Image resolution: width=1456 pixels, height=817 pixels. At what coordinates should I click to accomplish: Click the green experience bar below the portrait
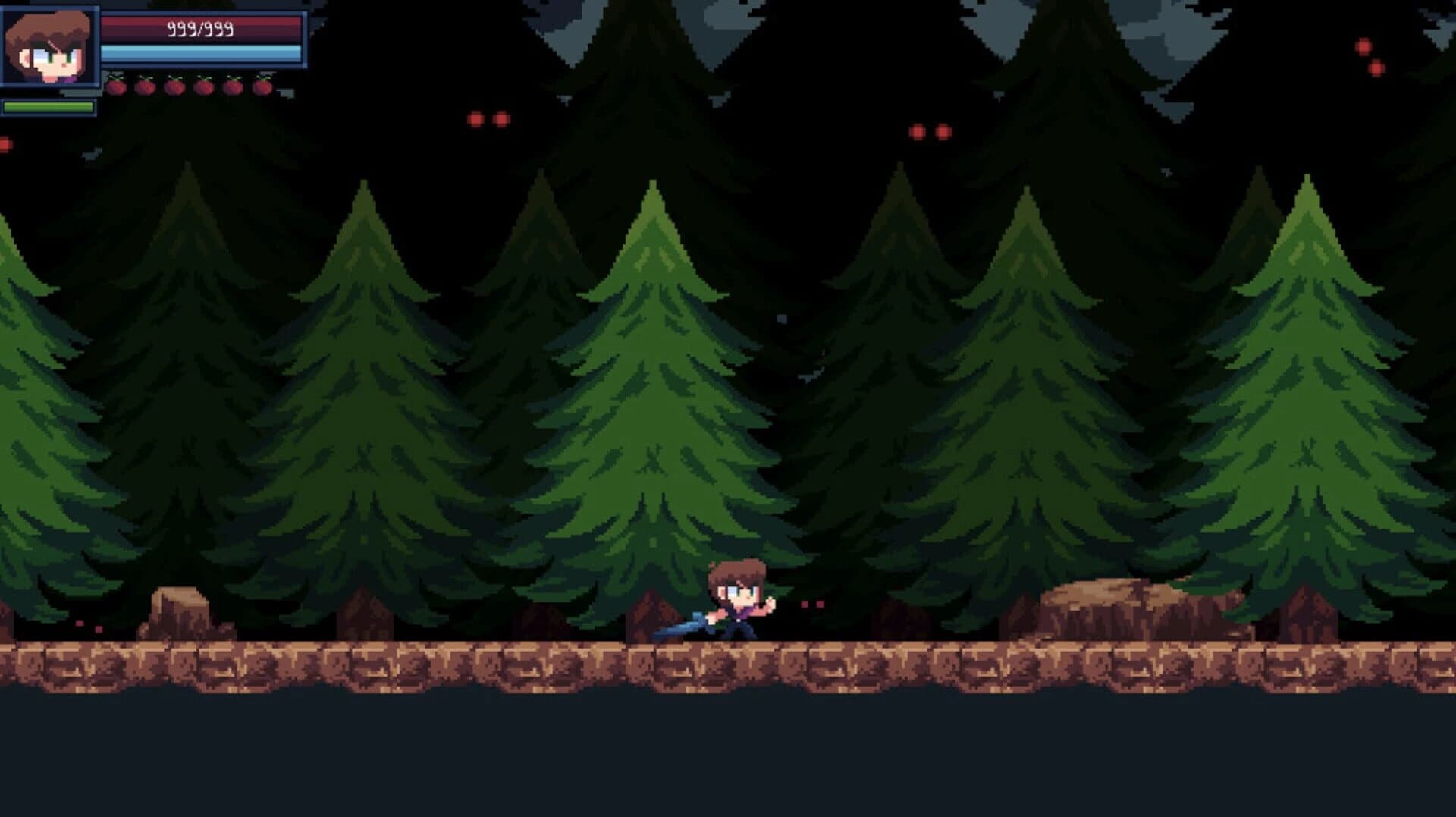[x=50, y=107]
